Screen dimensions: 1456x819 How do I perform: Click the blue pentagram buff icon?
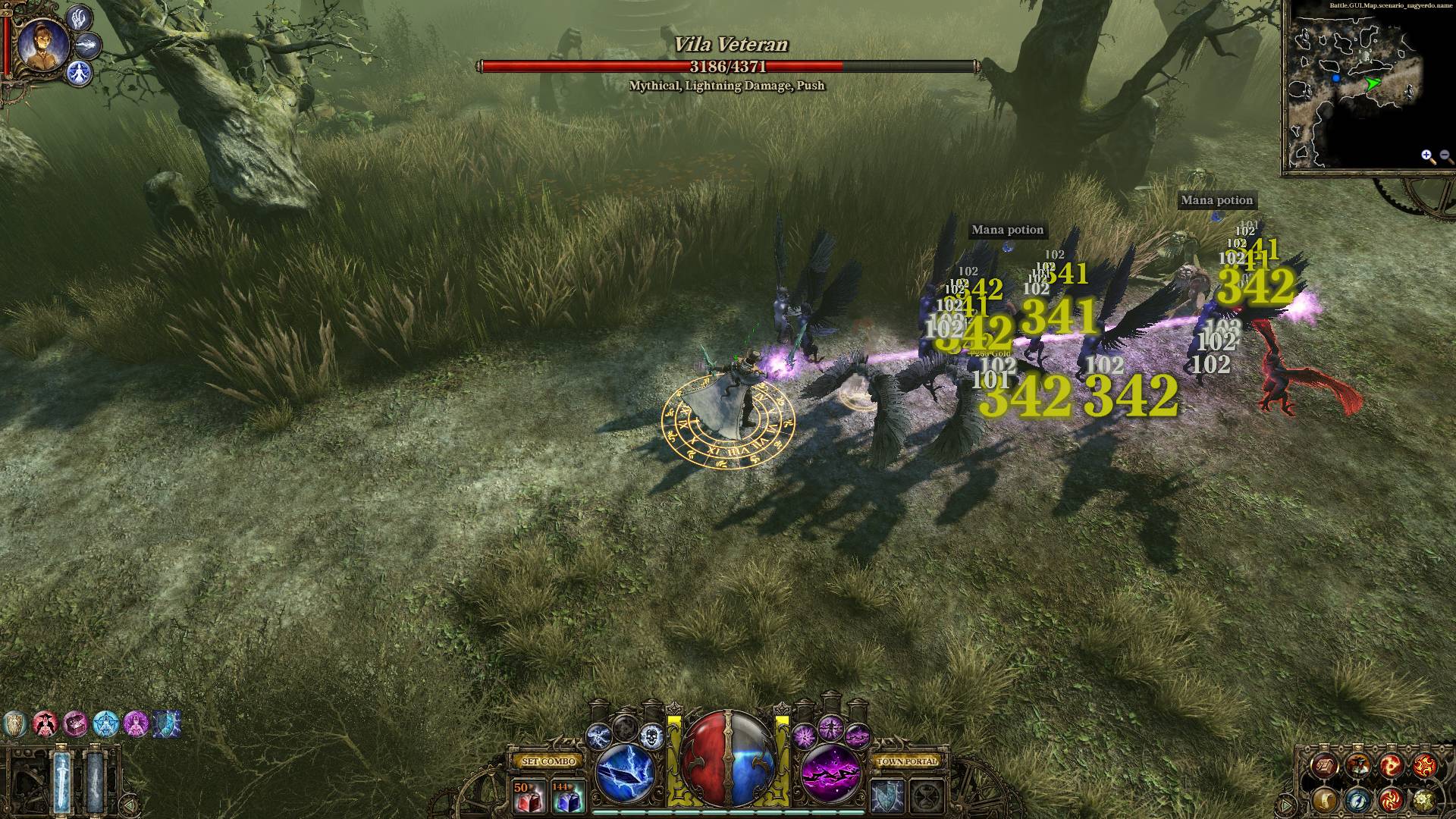105,725
